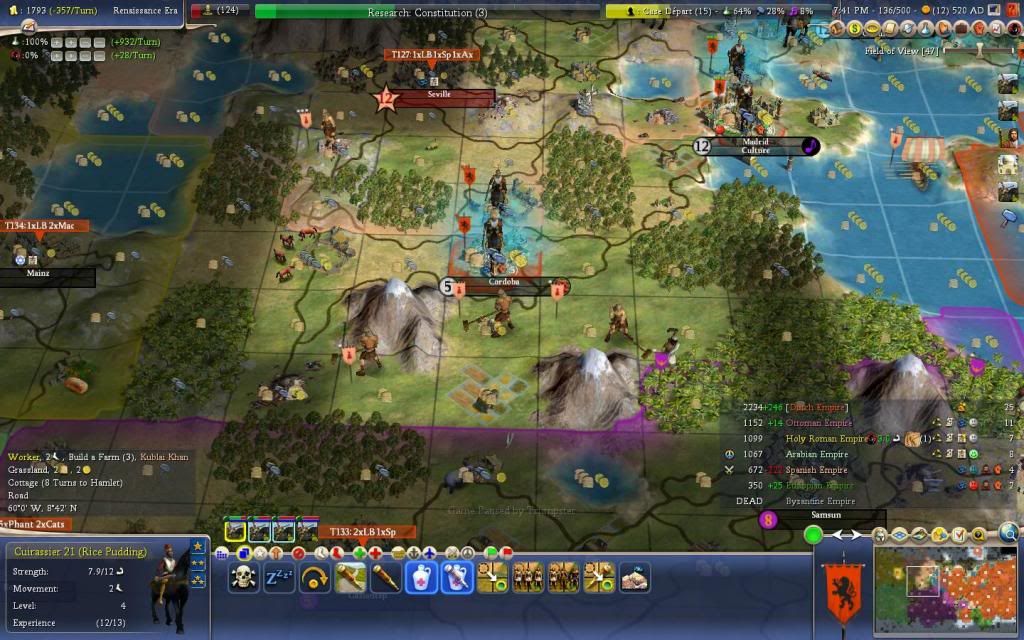Adjust the Field of View slider
Screen dimensions: 1024x640
coord(979,48)
